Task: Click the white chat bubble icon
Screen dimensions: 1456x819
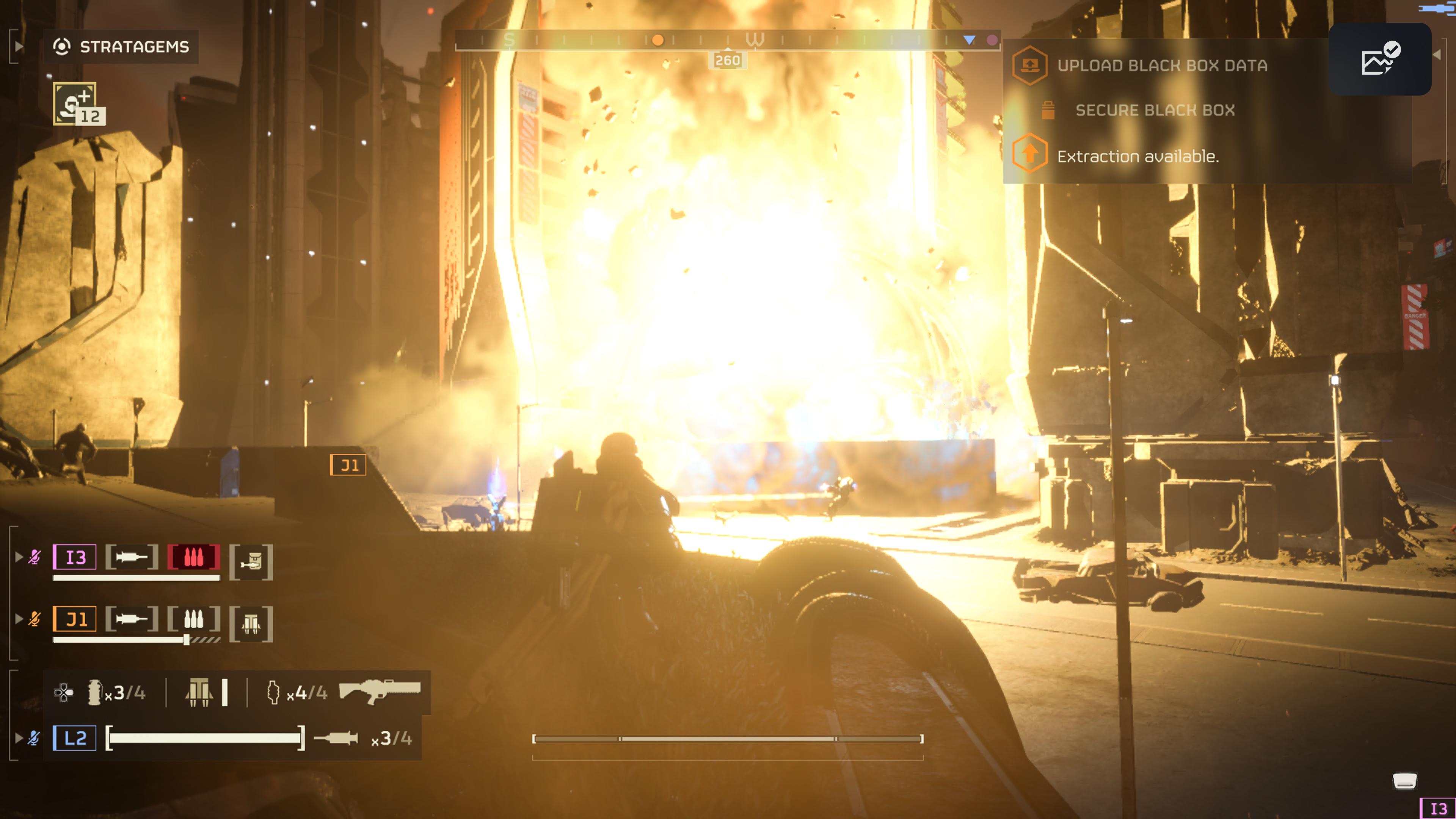Action: (x=1404, y=781)
